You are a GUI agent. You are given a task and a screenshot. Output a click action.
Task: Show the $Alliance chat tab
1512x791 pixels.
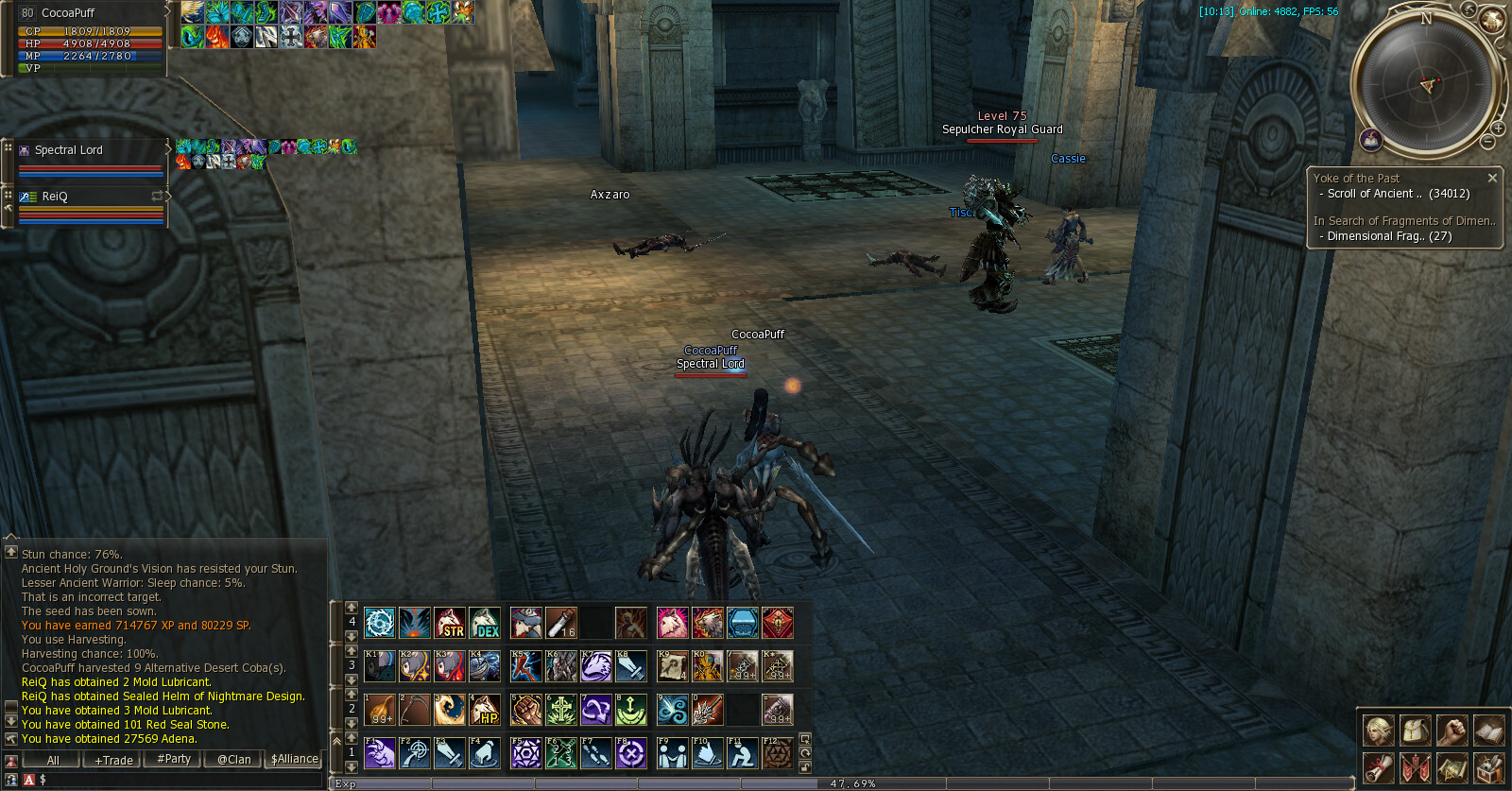(295, 759)
